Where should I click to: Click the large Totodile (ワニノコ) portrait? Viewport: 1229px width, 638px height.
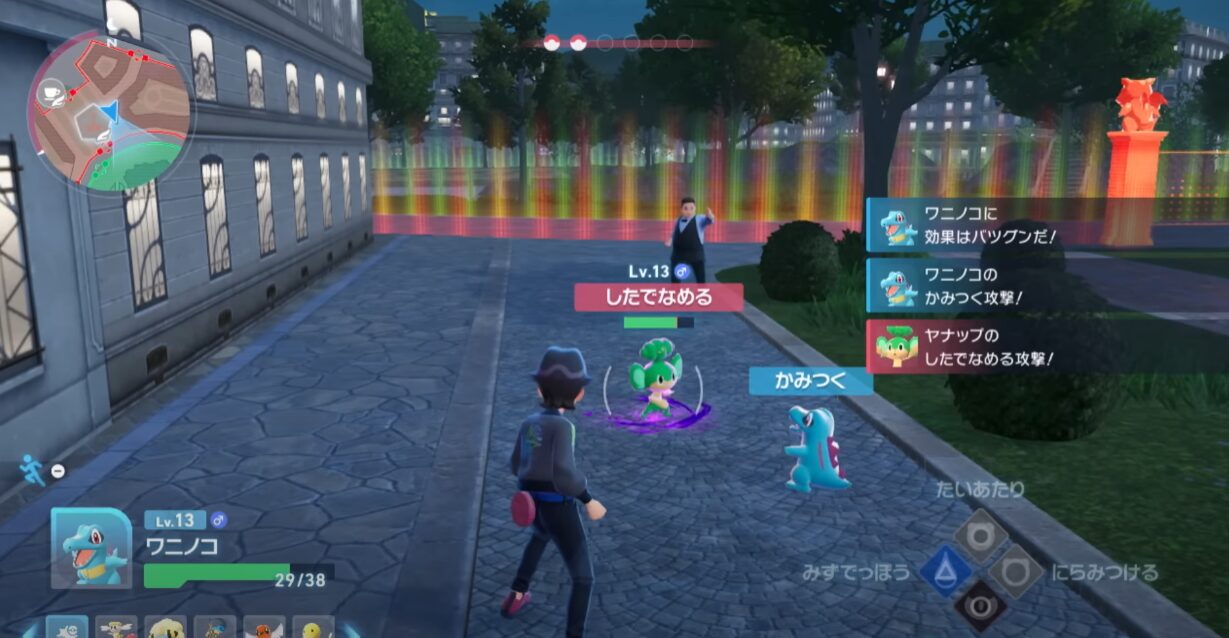(92, 548)
